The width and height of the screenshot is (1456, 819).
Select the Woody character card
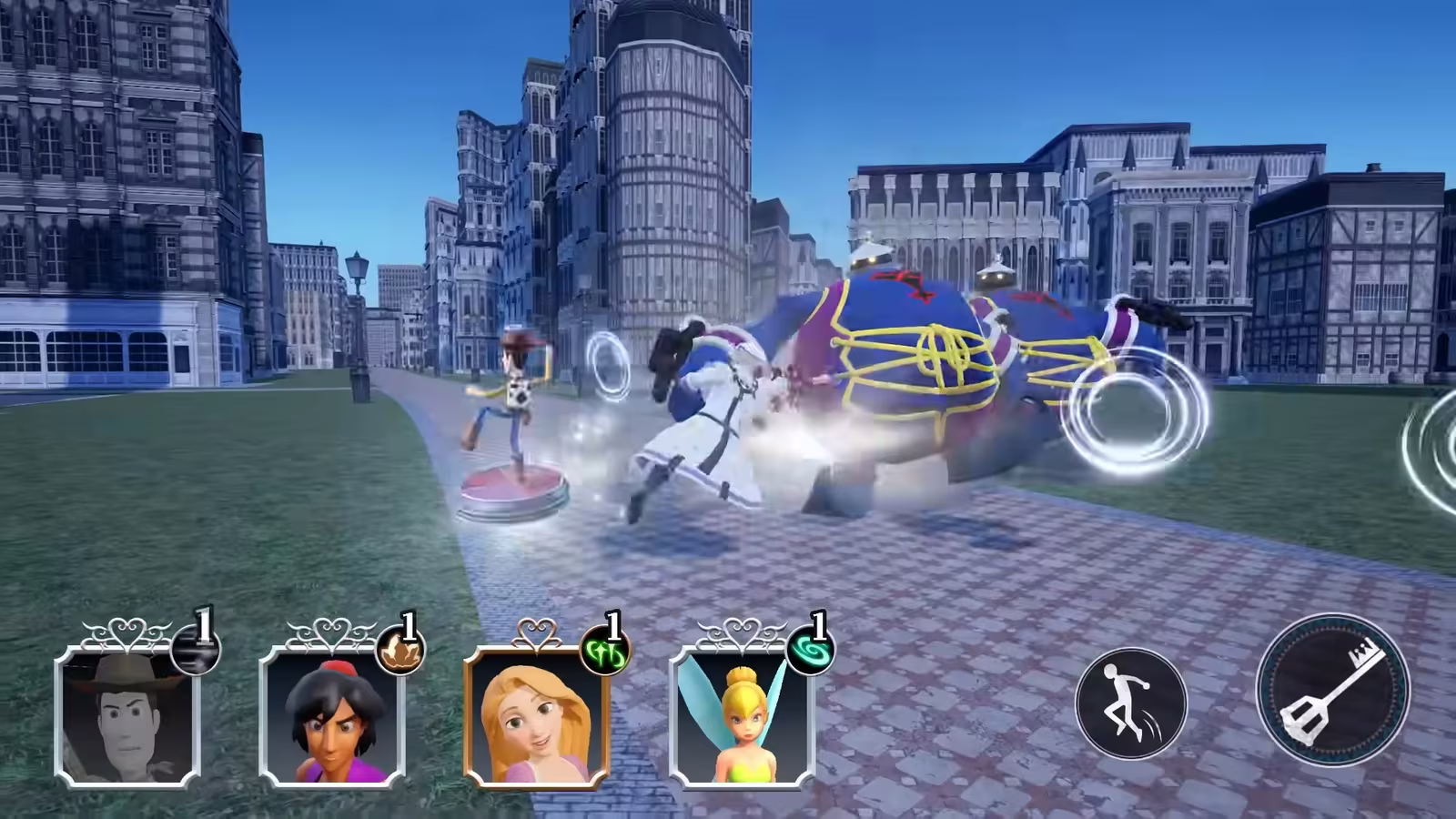click(x=127, y=716)
